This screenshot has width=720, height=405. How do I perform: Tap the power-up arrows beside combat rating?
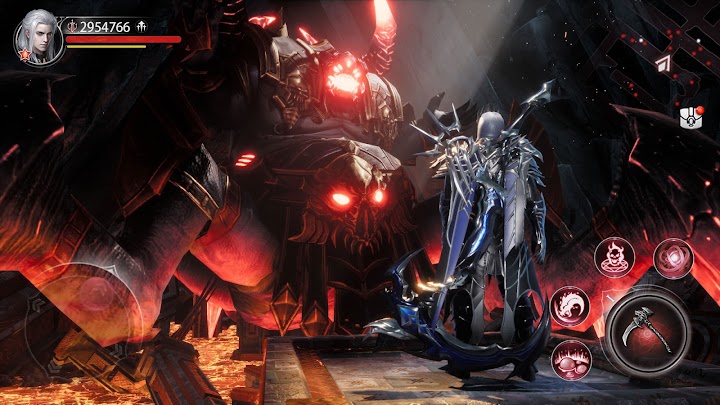point(142,26)
